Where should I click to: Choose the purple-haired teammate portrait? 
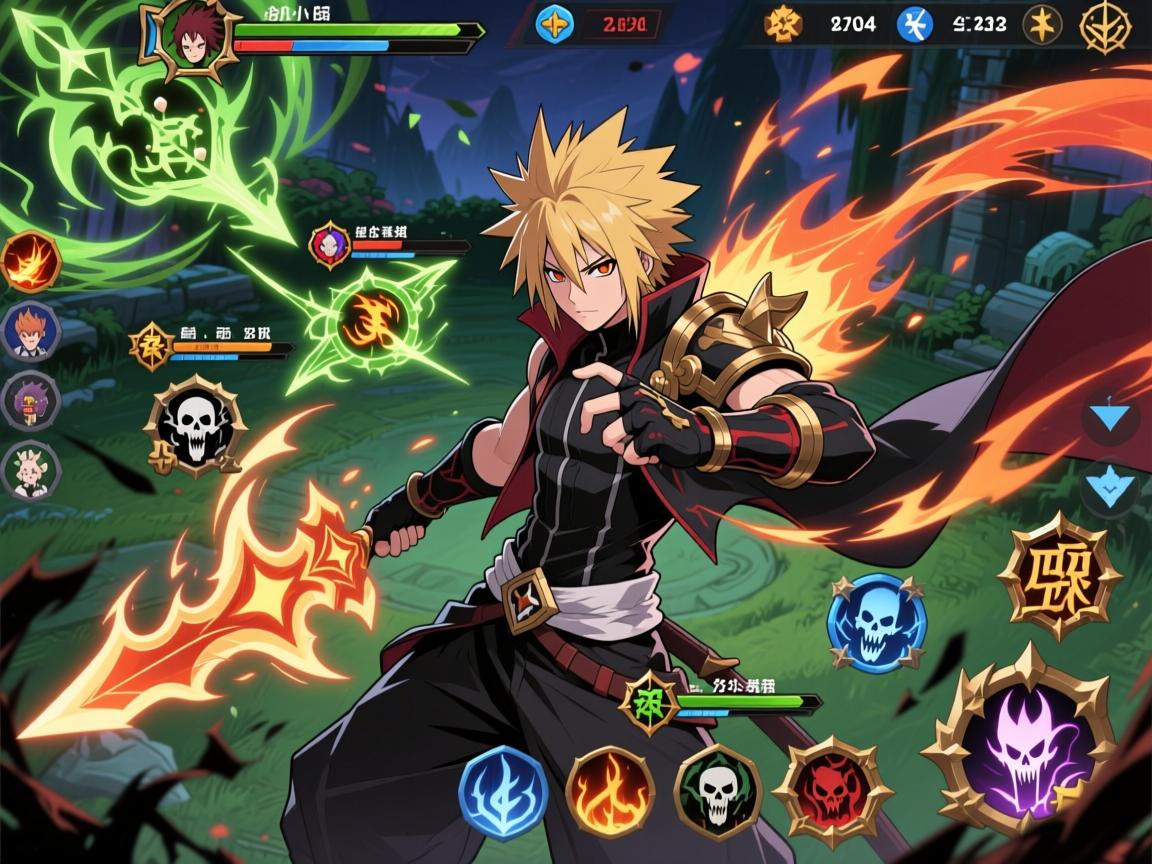[31, 401]
